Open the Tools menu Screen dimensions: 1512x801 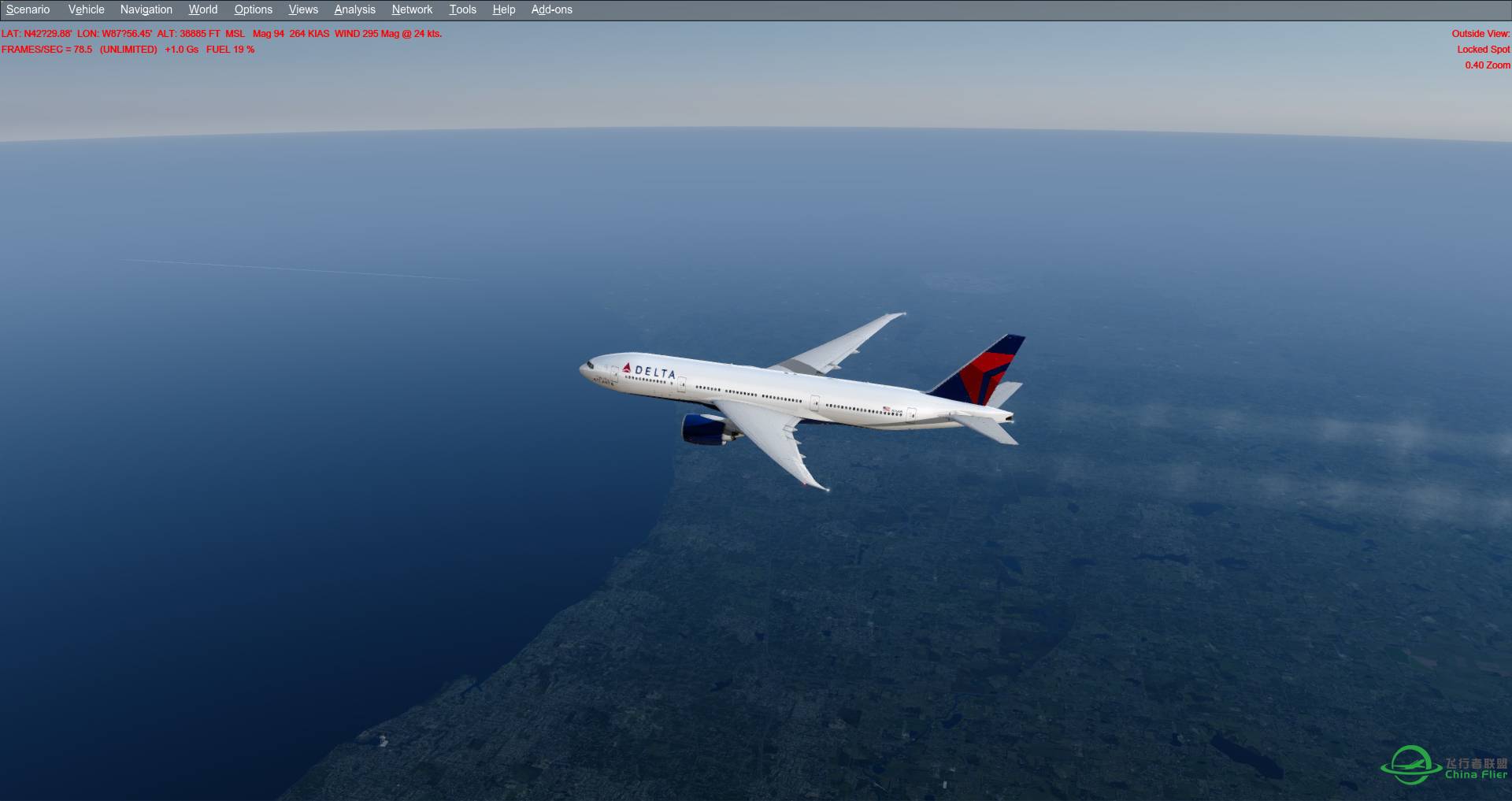pyautogui.click(x=462, y=9)
